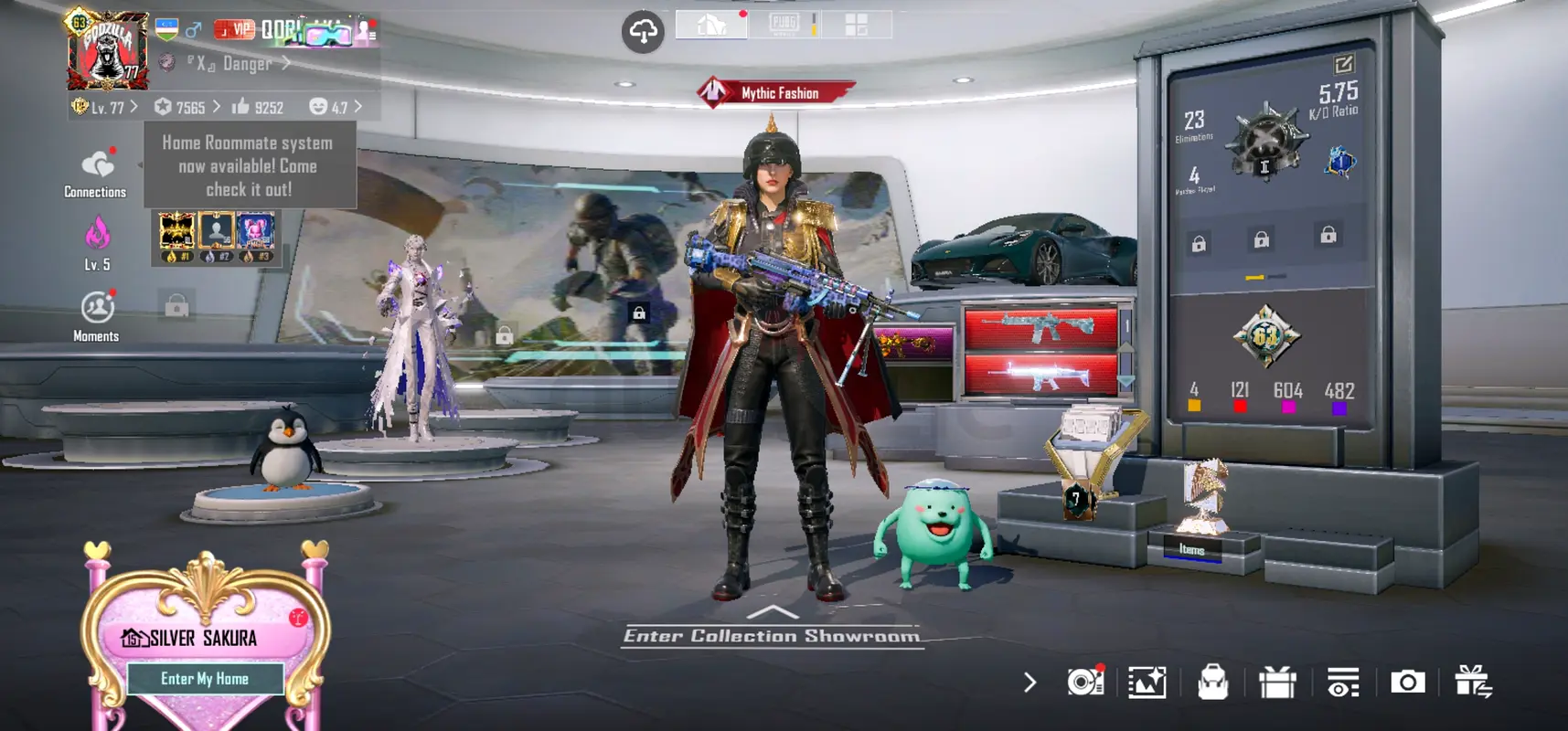
Task: Edit the stats display panel
Action: (1343, 64)
